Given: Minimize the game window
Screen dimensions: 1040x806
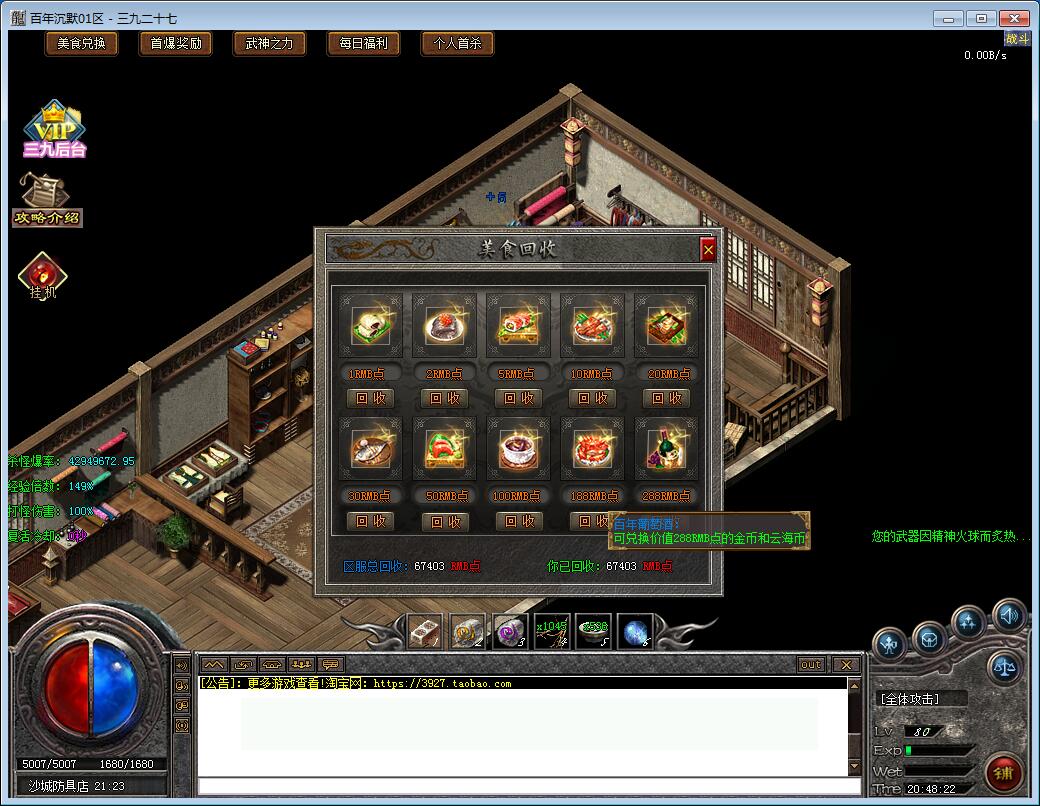Looking at the screenshot, I should (x=949, y=18).
